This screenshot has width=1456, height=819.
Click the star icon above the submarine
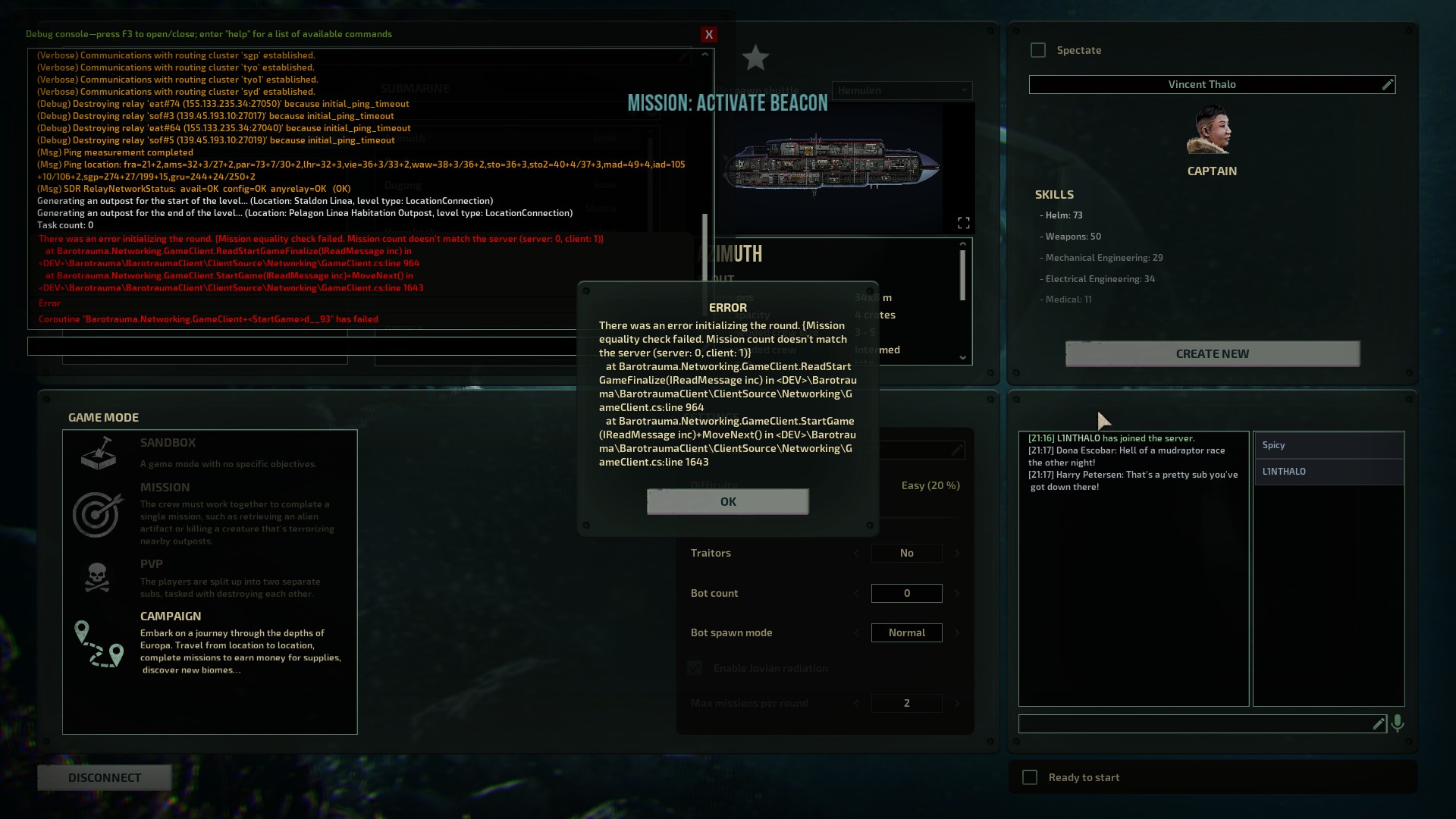click(755, 58)
